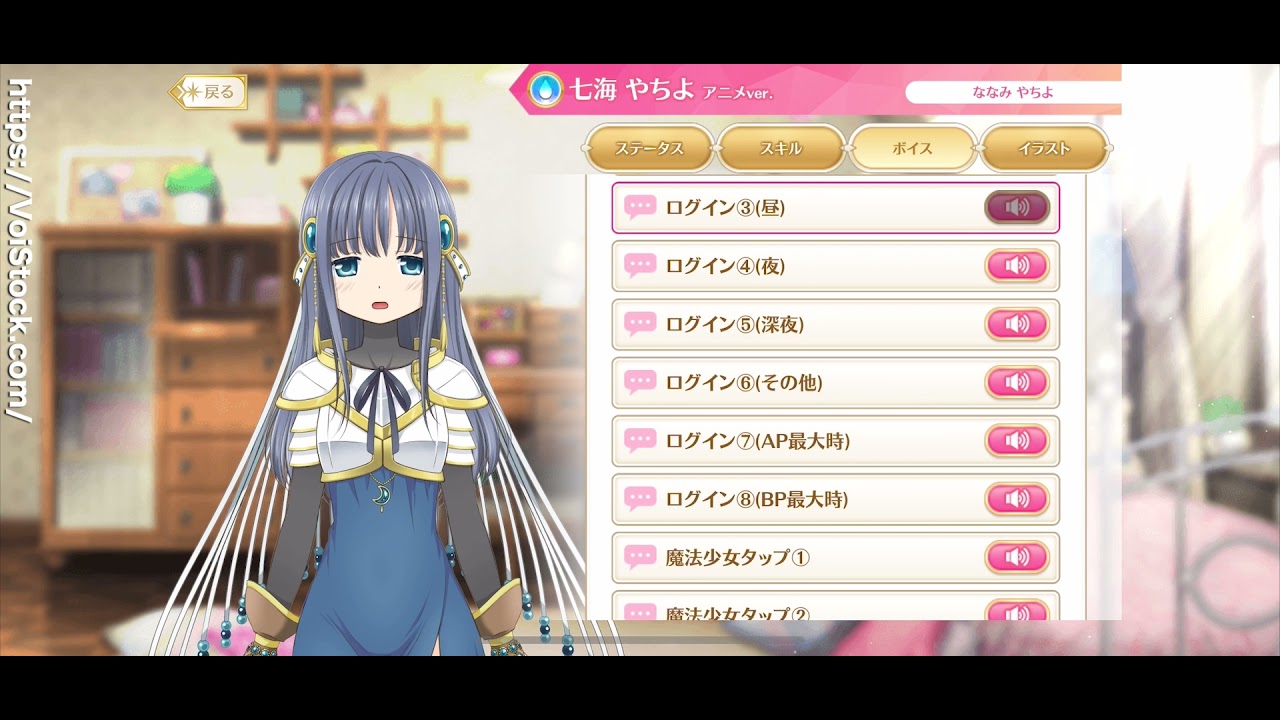This screenshot has width=1280, height=720.
Task: Play the ログイン⑧(BP最大時) voice clip
Action: 1017,498
